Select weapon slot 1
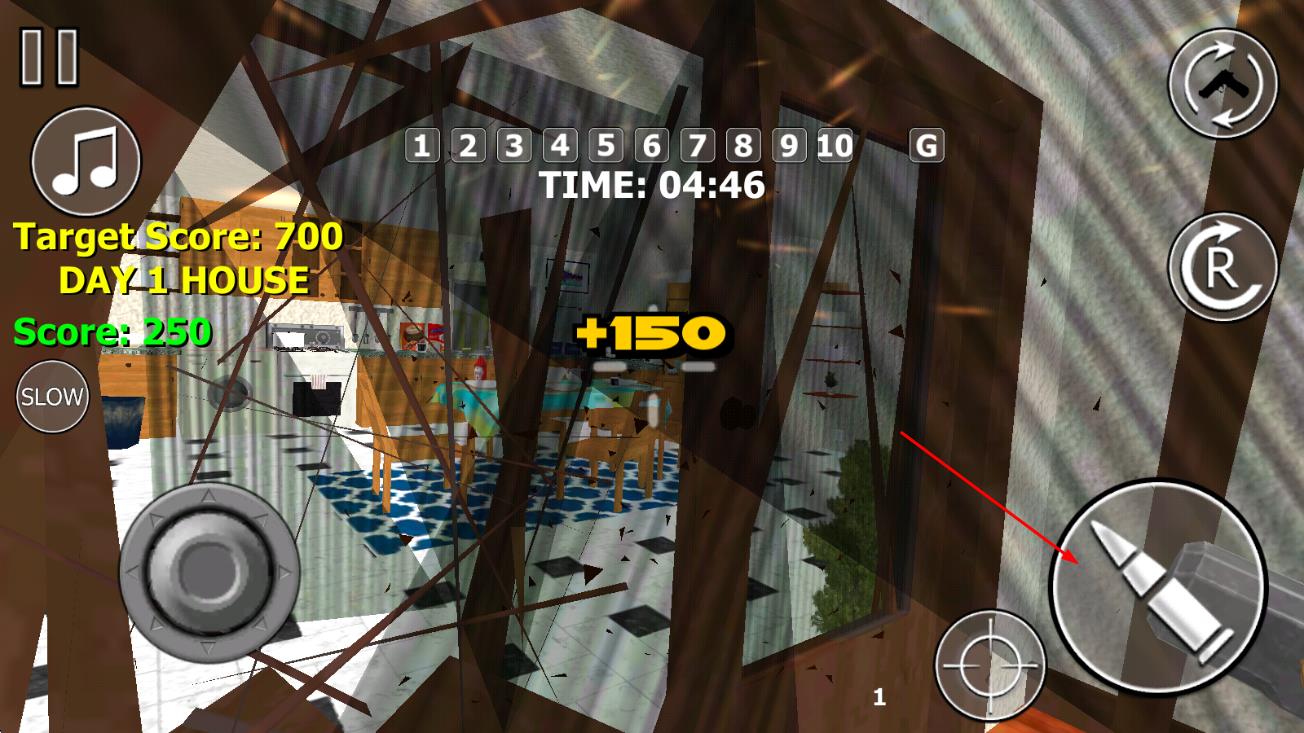The height and width of the screenshot is (733, 1304). 422,146
